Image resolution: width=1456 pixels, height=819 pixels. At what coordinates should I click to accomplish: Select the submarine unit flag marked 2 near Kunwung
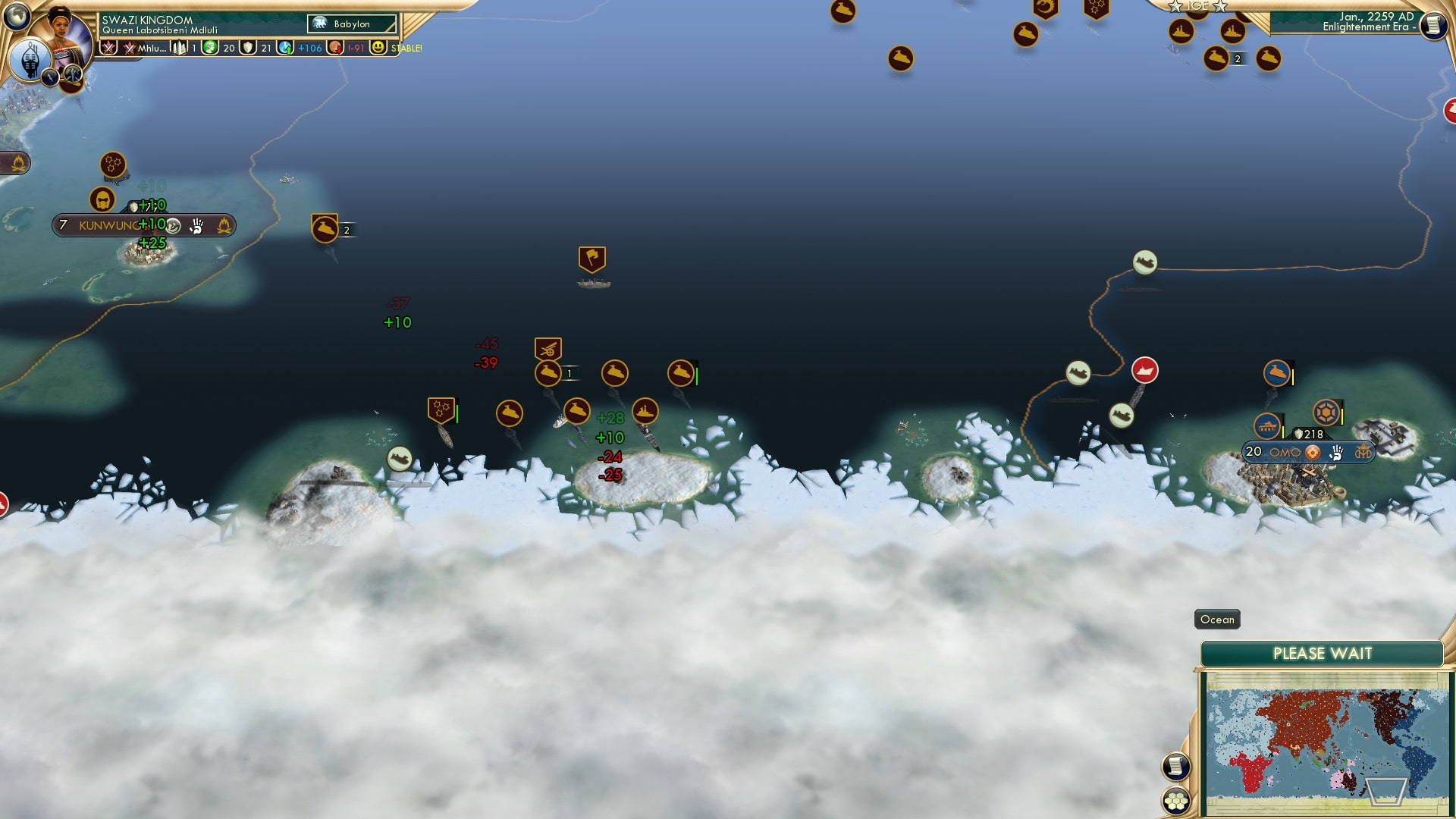(324, 227)
